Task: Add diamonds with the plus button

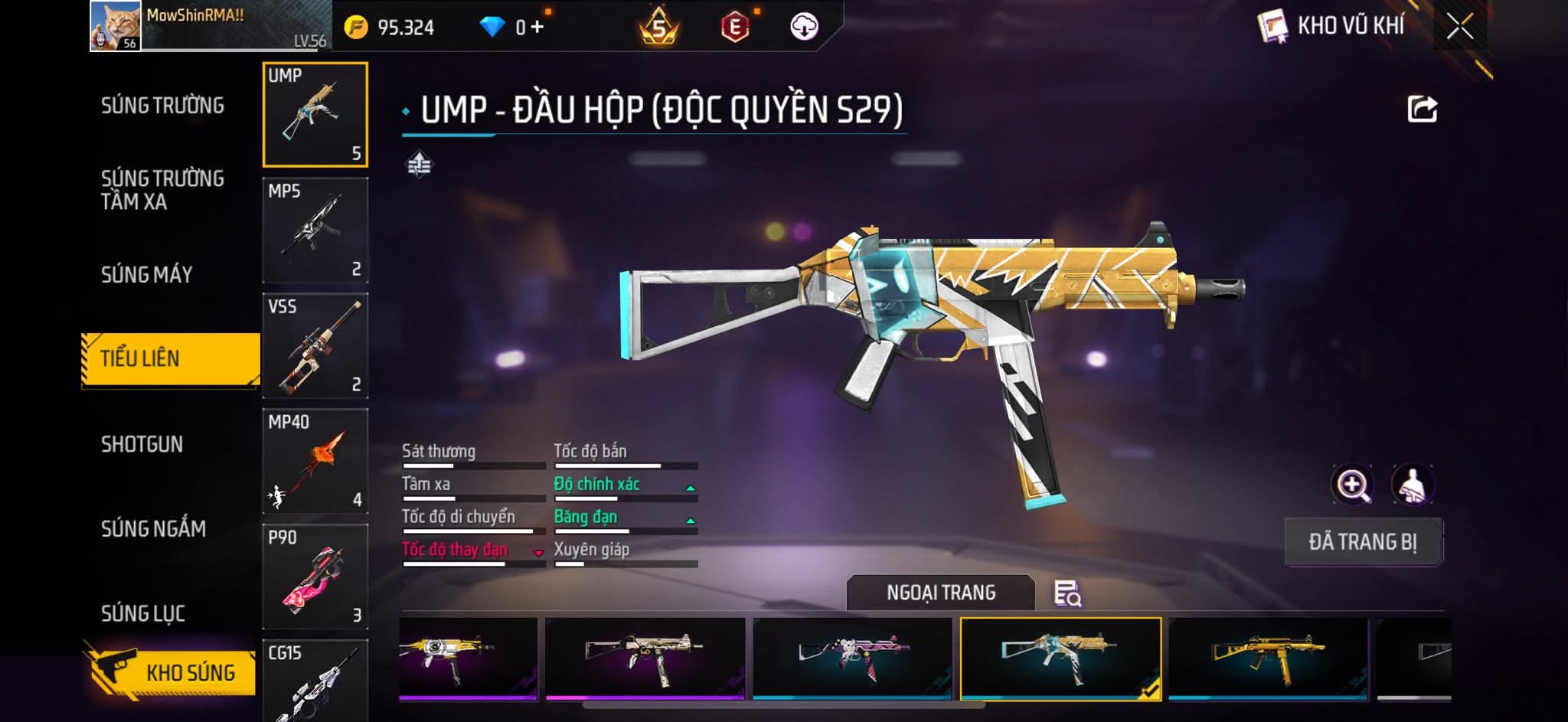Action: coord(537,28)
